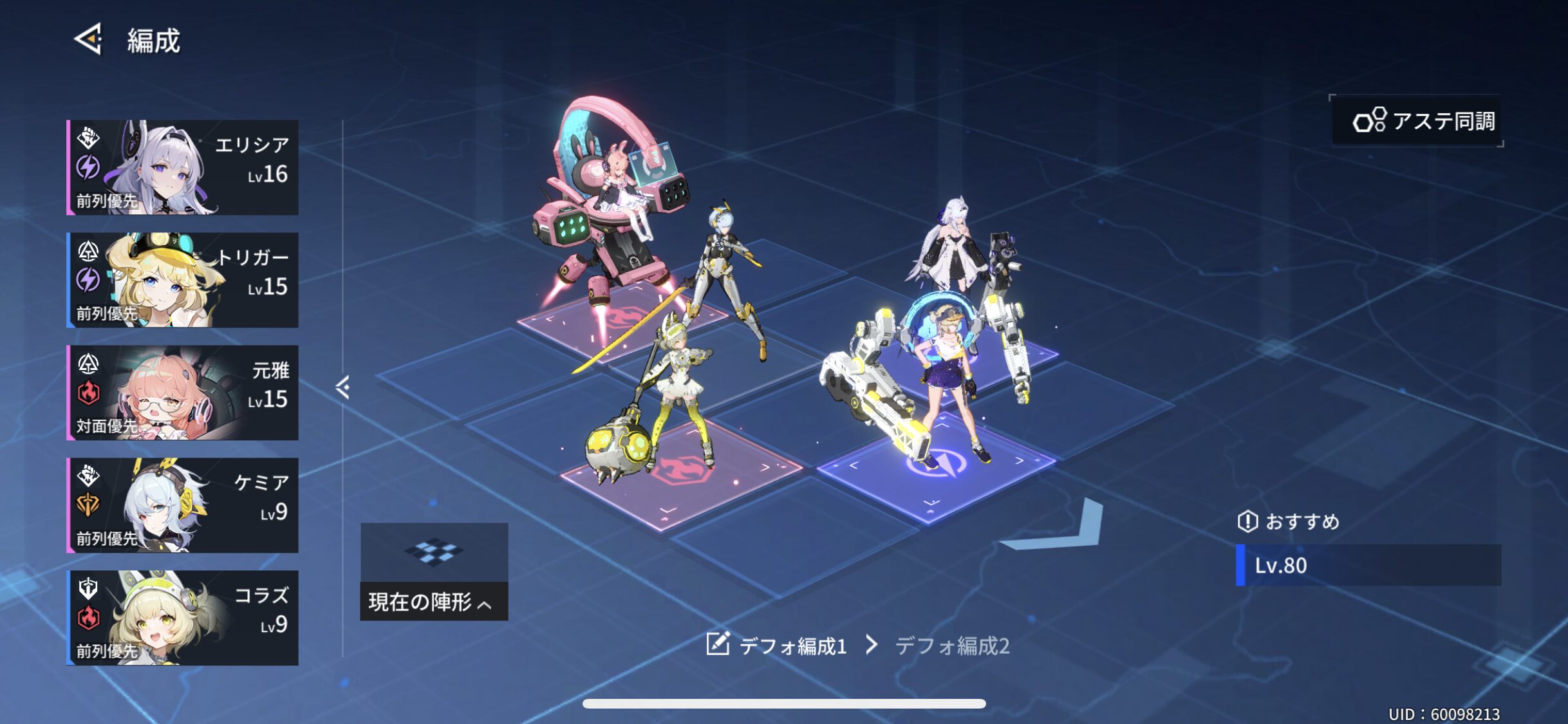Select the コラズ Lv9 character card
This screenshot has width=1568, height=724.
pyautogui.click(x=183, y=618)
